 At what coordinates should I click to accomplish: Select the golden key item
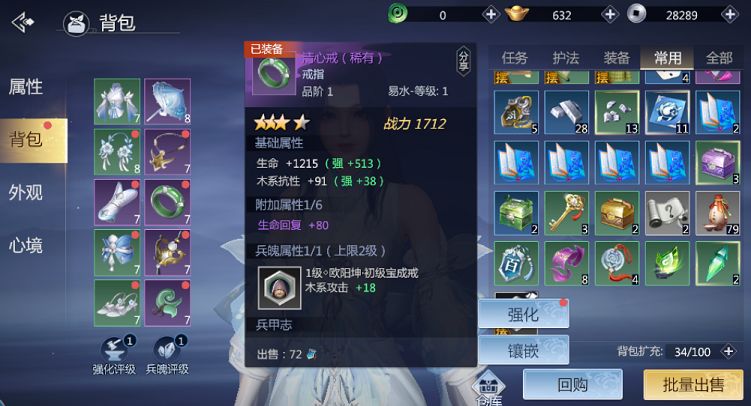coord(566,211)
